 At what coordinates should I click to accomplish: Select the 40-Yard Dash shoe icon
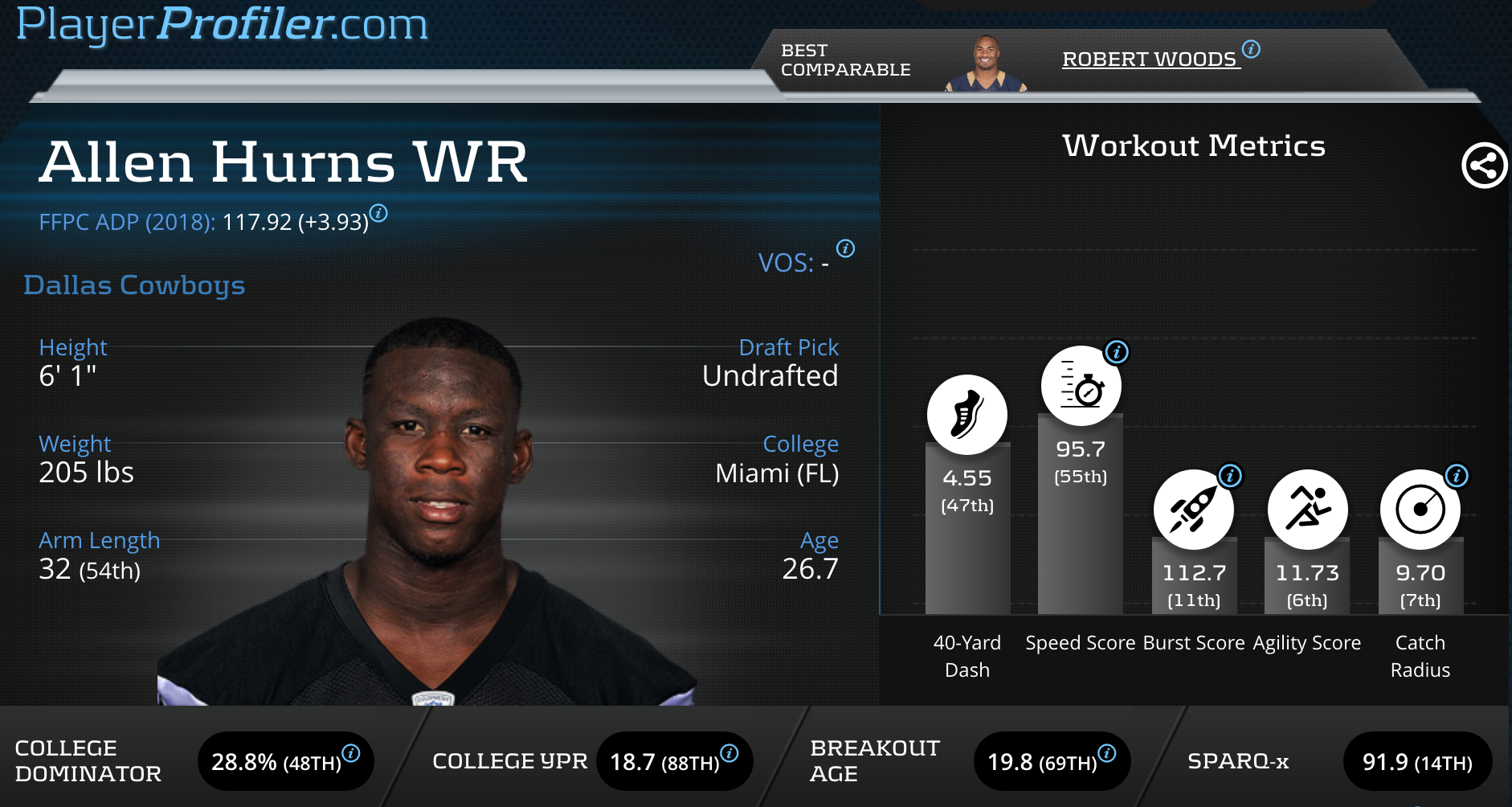966,415
